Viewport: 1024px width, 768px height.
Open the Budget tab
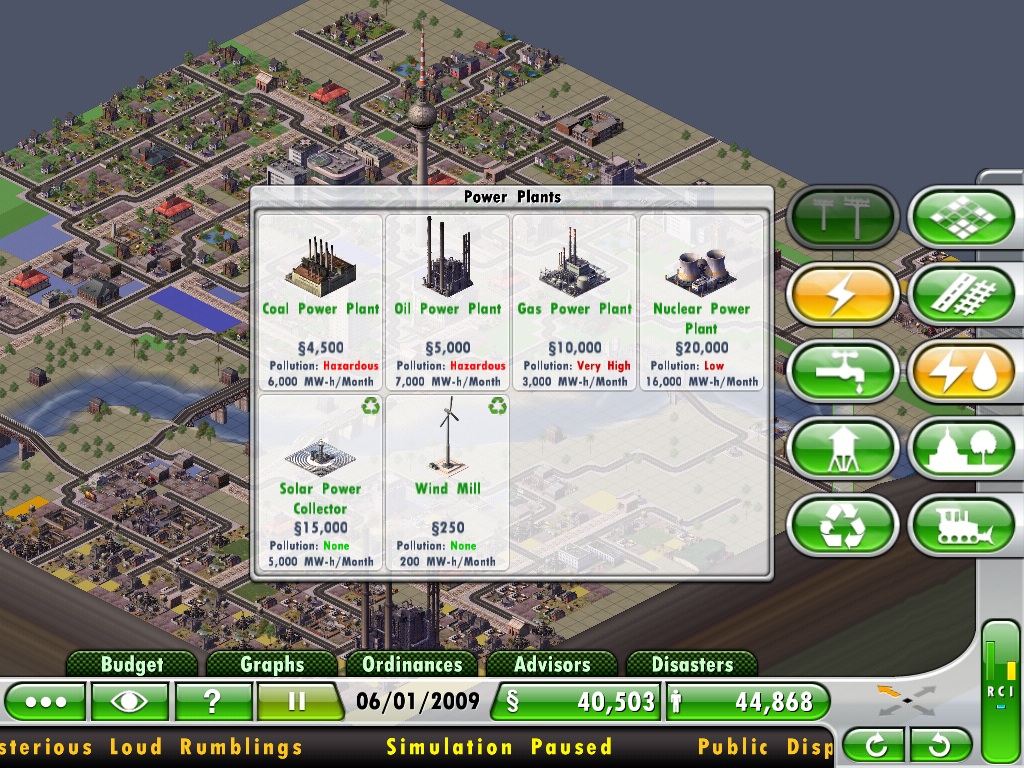[x=131, y=664]
